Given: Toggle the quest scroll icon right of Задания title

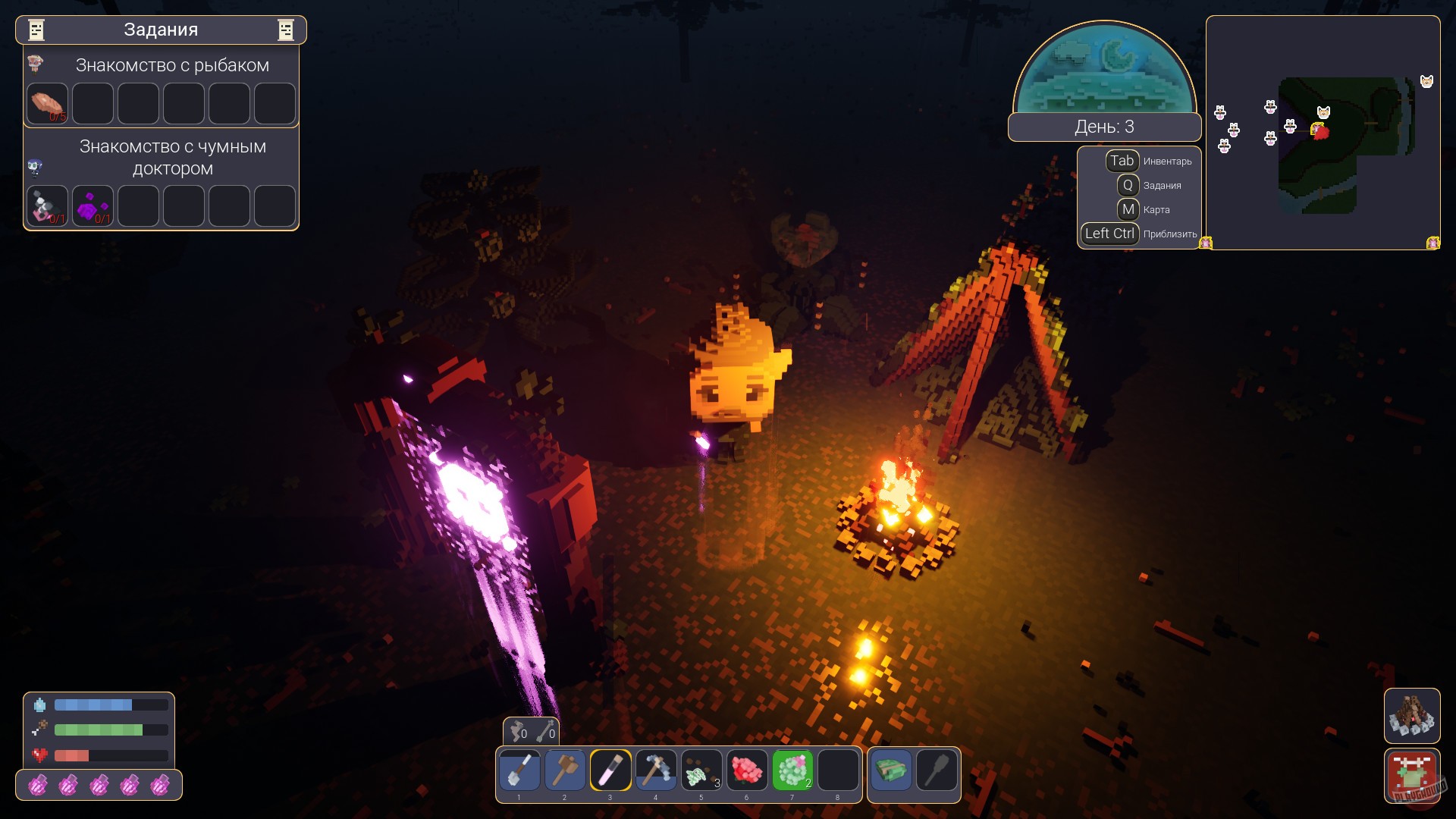Looking at the screenshot, I should [x=286, y=30].
